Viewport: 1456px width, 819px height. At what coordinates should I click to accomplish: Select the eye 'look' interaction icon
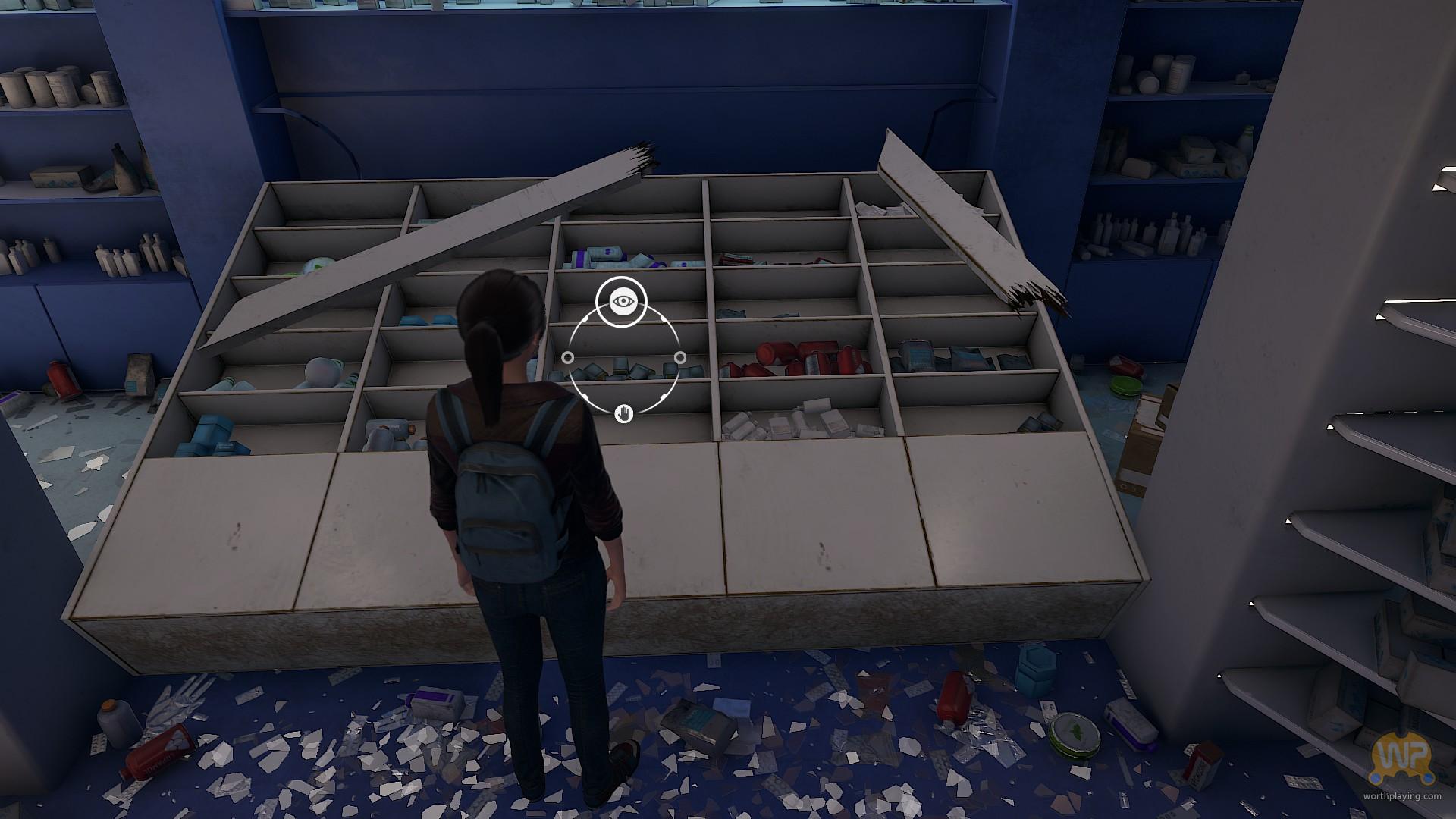pos(622,302)
